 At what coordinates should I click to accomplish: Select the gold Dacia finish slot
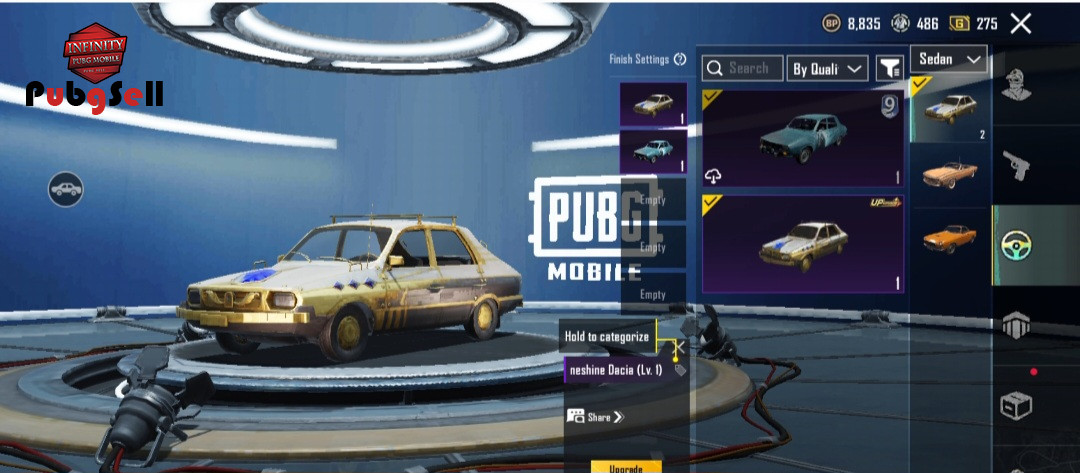653,104
